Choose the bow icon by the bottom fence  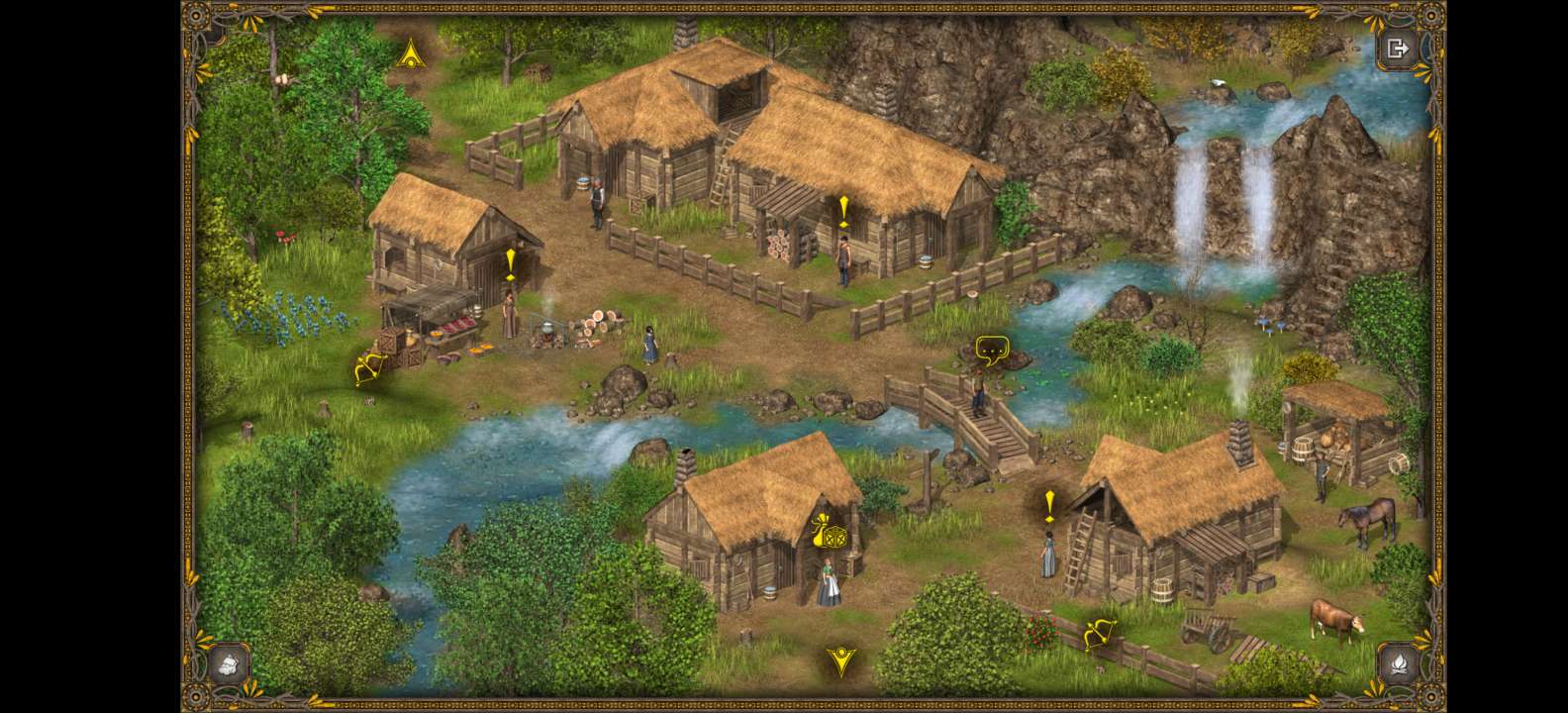[1099, 633]
